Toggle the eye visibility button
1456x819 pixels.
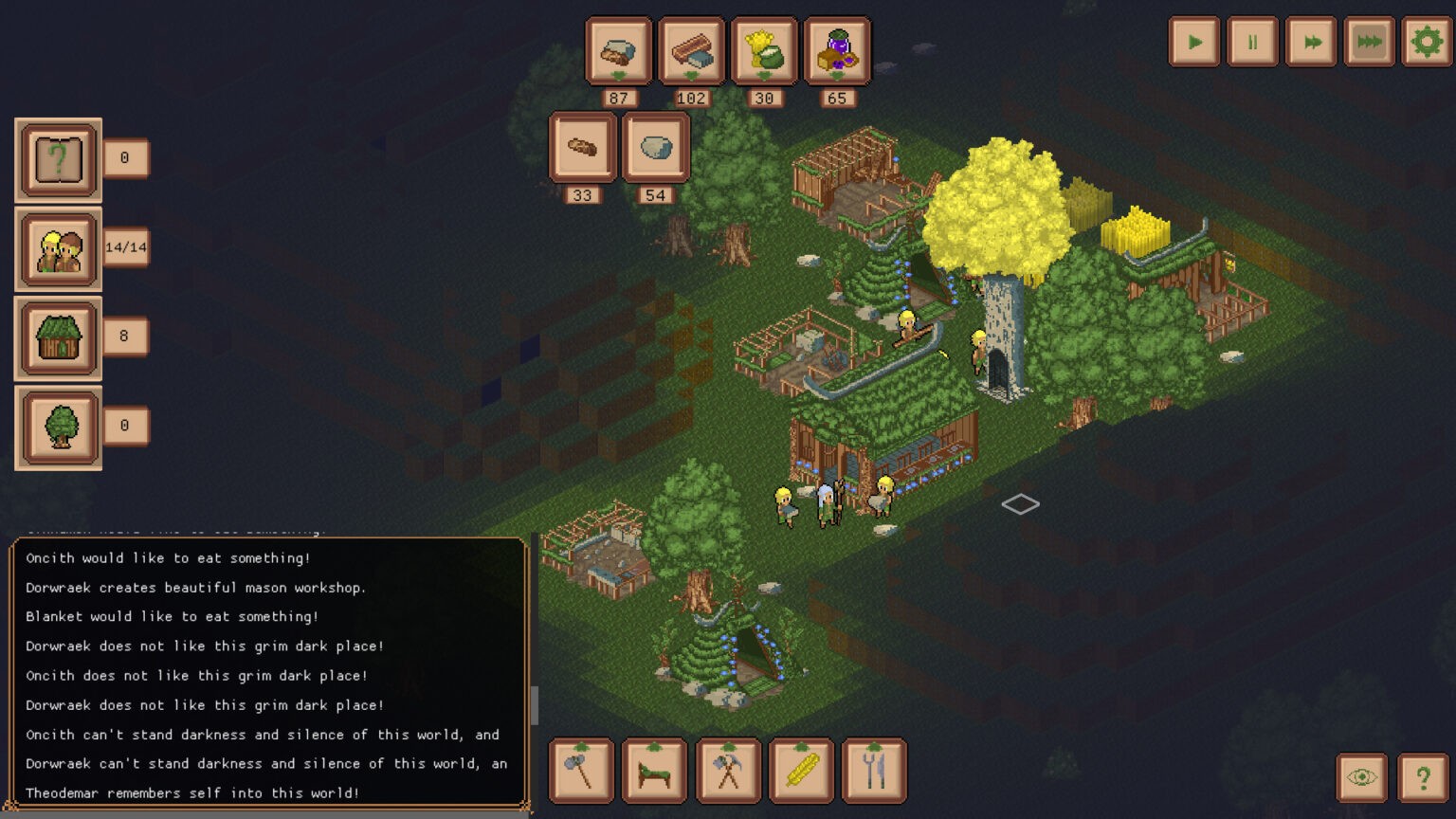[x=1361, y=778]
